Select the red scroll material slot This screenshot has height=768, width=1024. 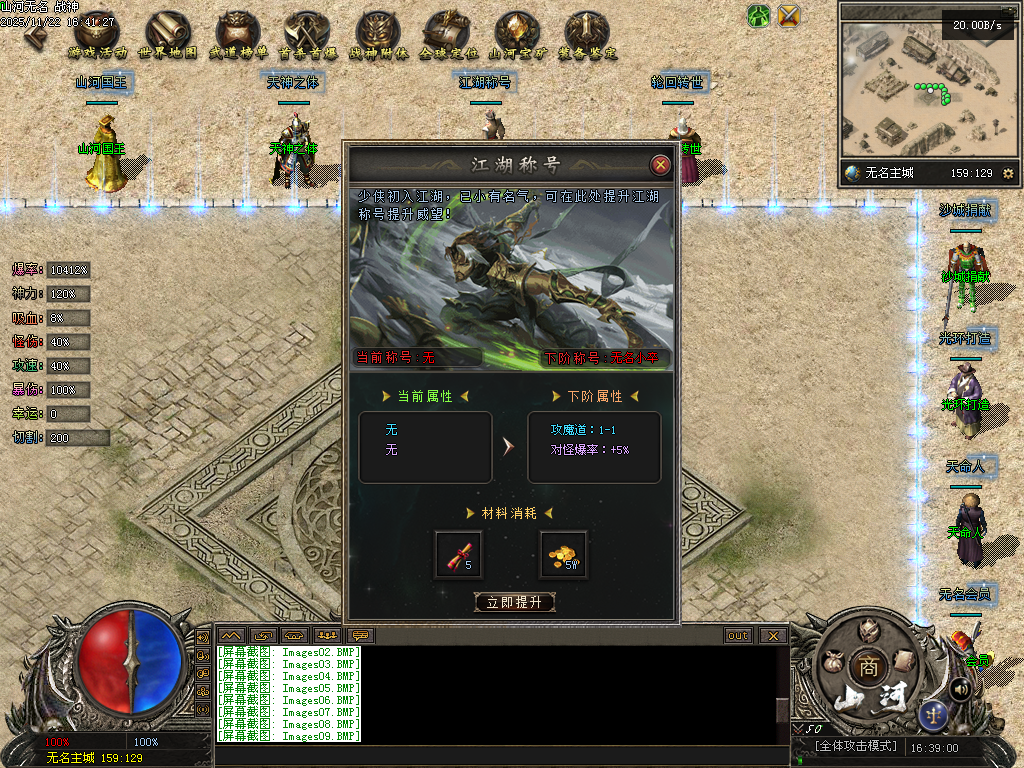coord(459,554)
